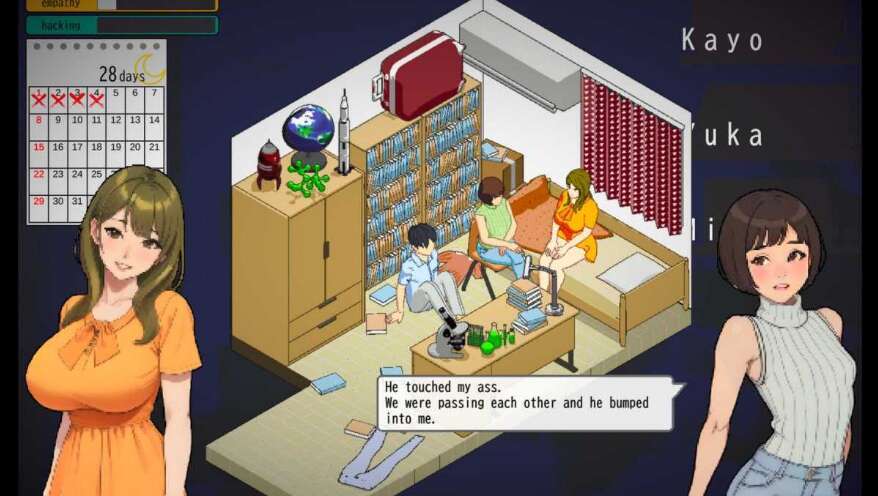Advance the dialogue text box
This screenshot has width=878, height=496.
tap(525, 403)
